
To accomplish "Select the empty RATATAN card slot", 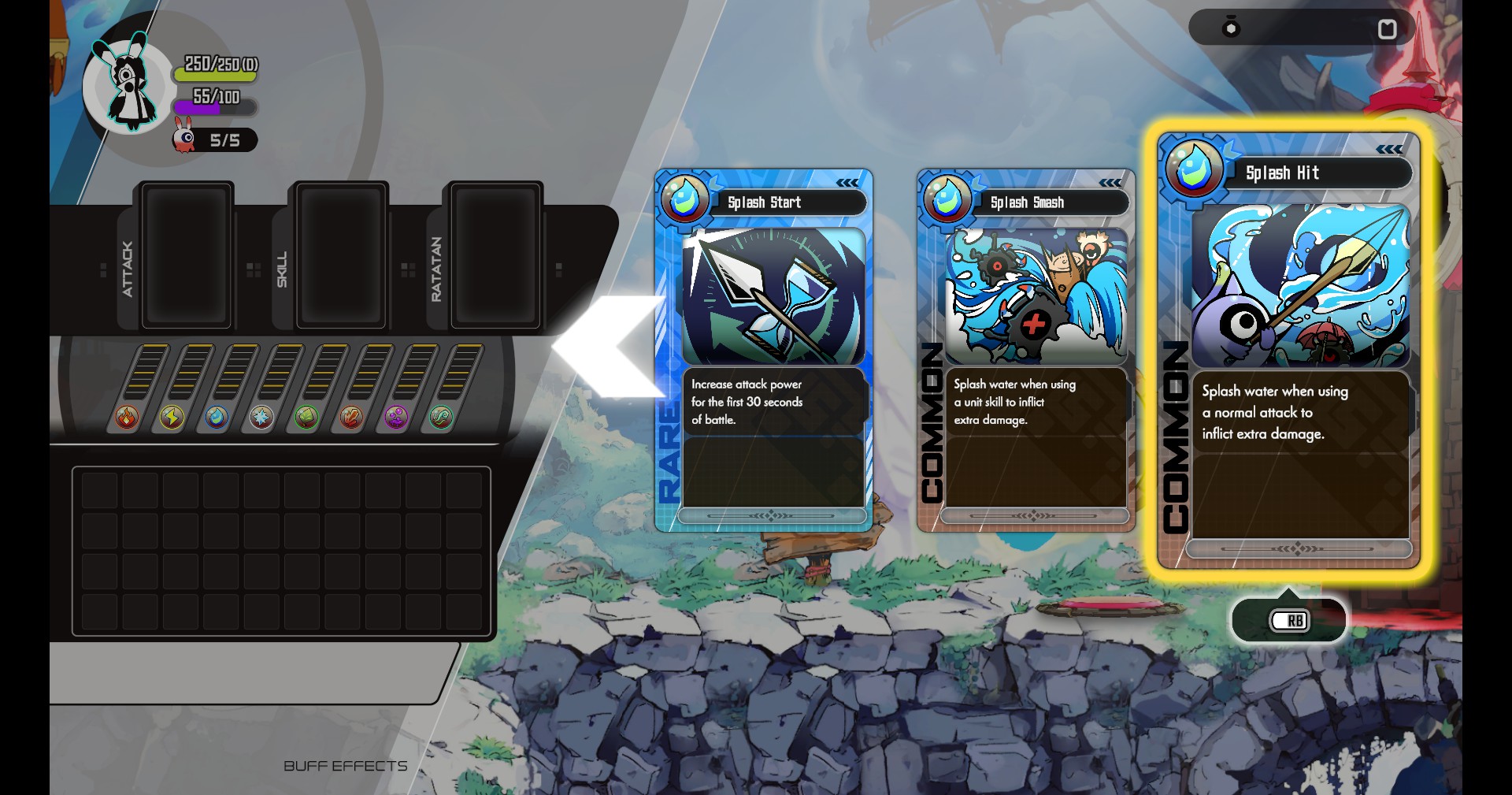I will [495, 255].
